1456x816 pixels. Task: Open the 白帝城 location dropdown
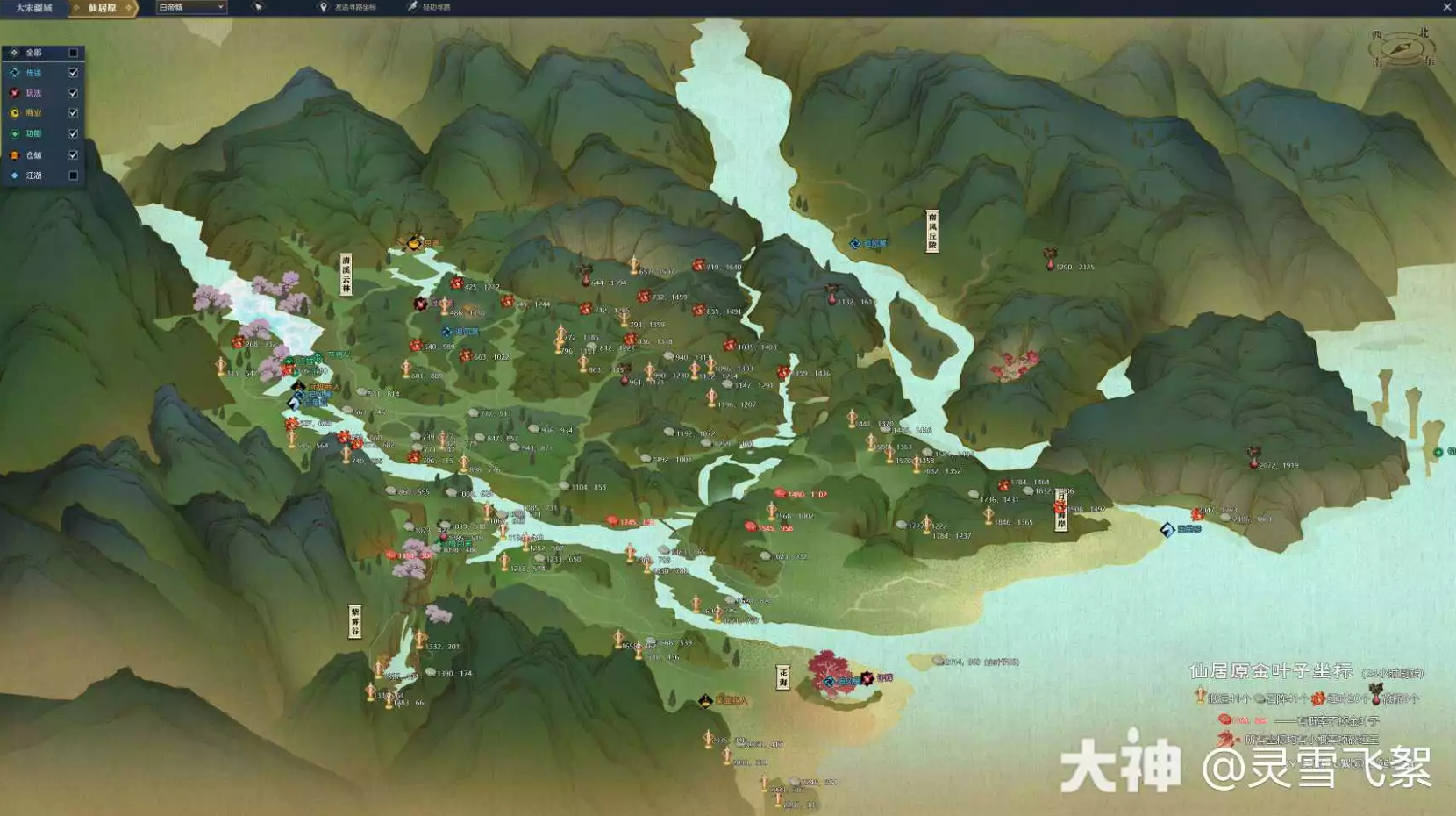coord(184,7)
